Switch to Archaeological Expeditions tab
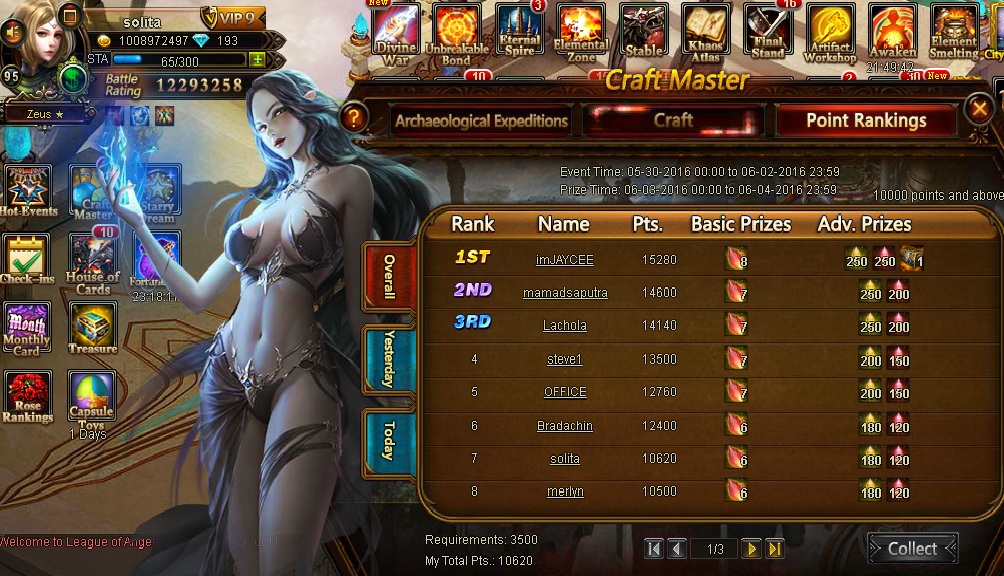 tap(481, 121)
